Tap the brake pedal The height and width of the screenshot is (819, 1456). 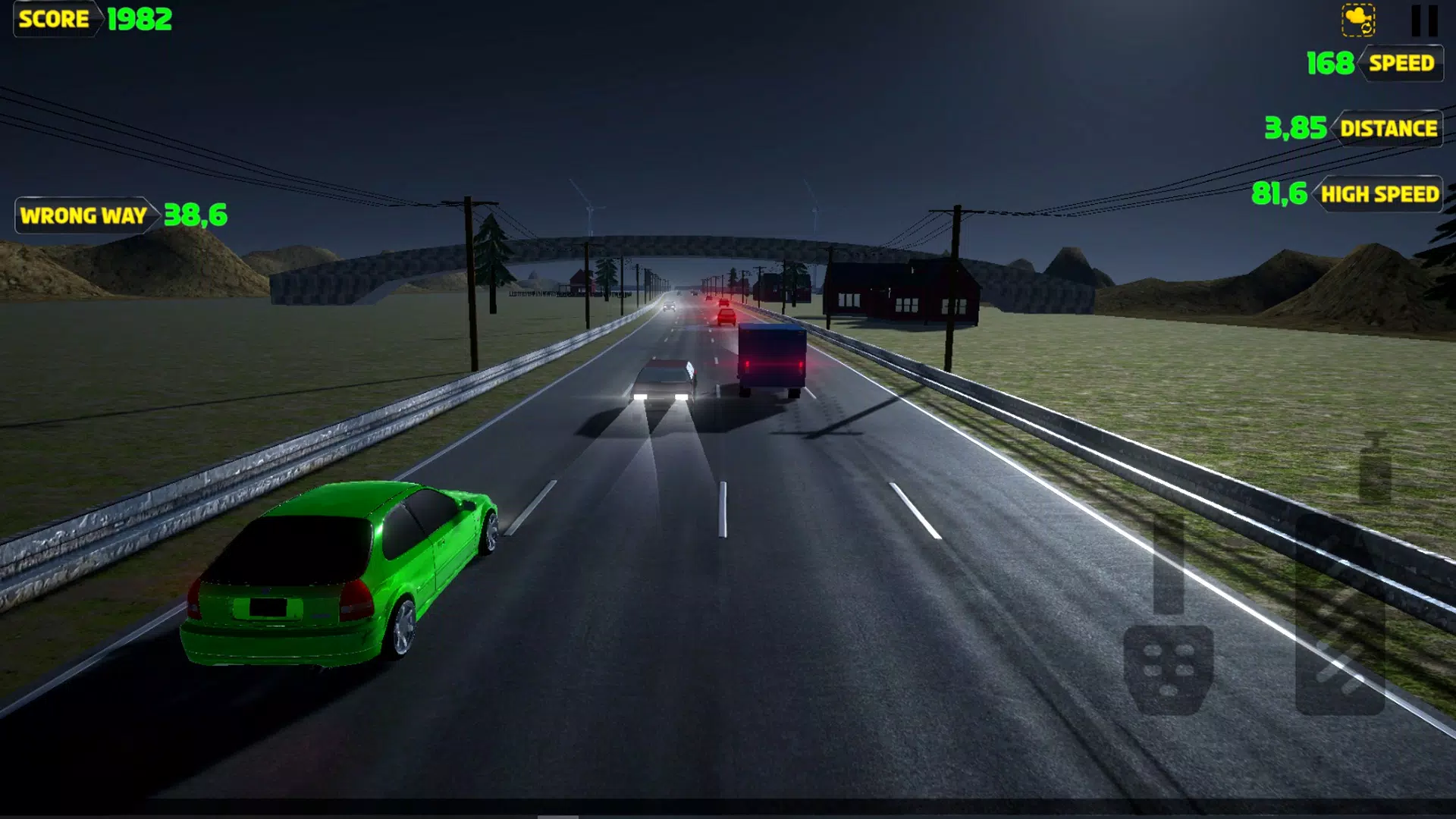1168,667
